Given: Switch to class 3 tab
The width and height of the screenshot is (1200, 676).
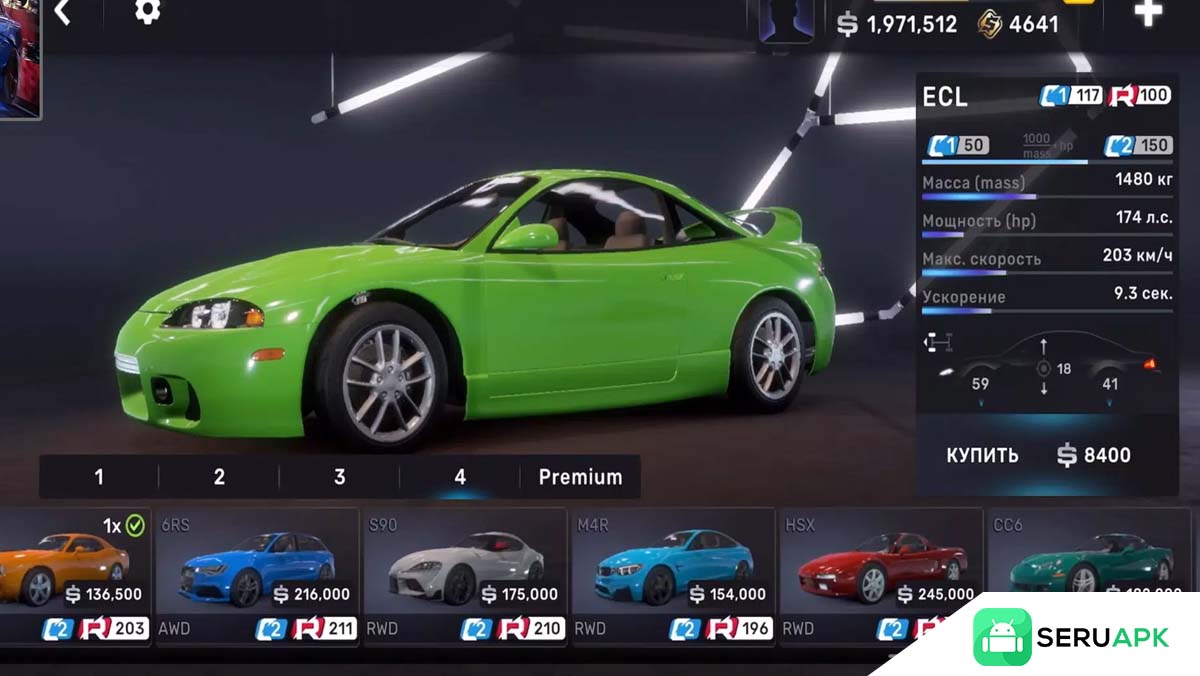Looking at the screenshot, I should (x=340, y=477).
